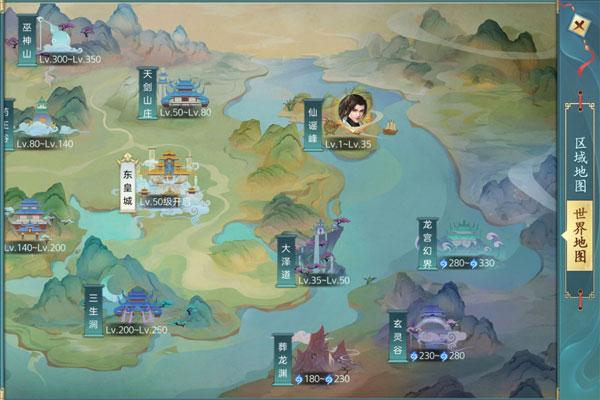Choose the 仙谣峰 map location
Screen dimensions: 600x400
point(312,122)
